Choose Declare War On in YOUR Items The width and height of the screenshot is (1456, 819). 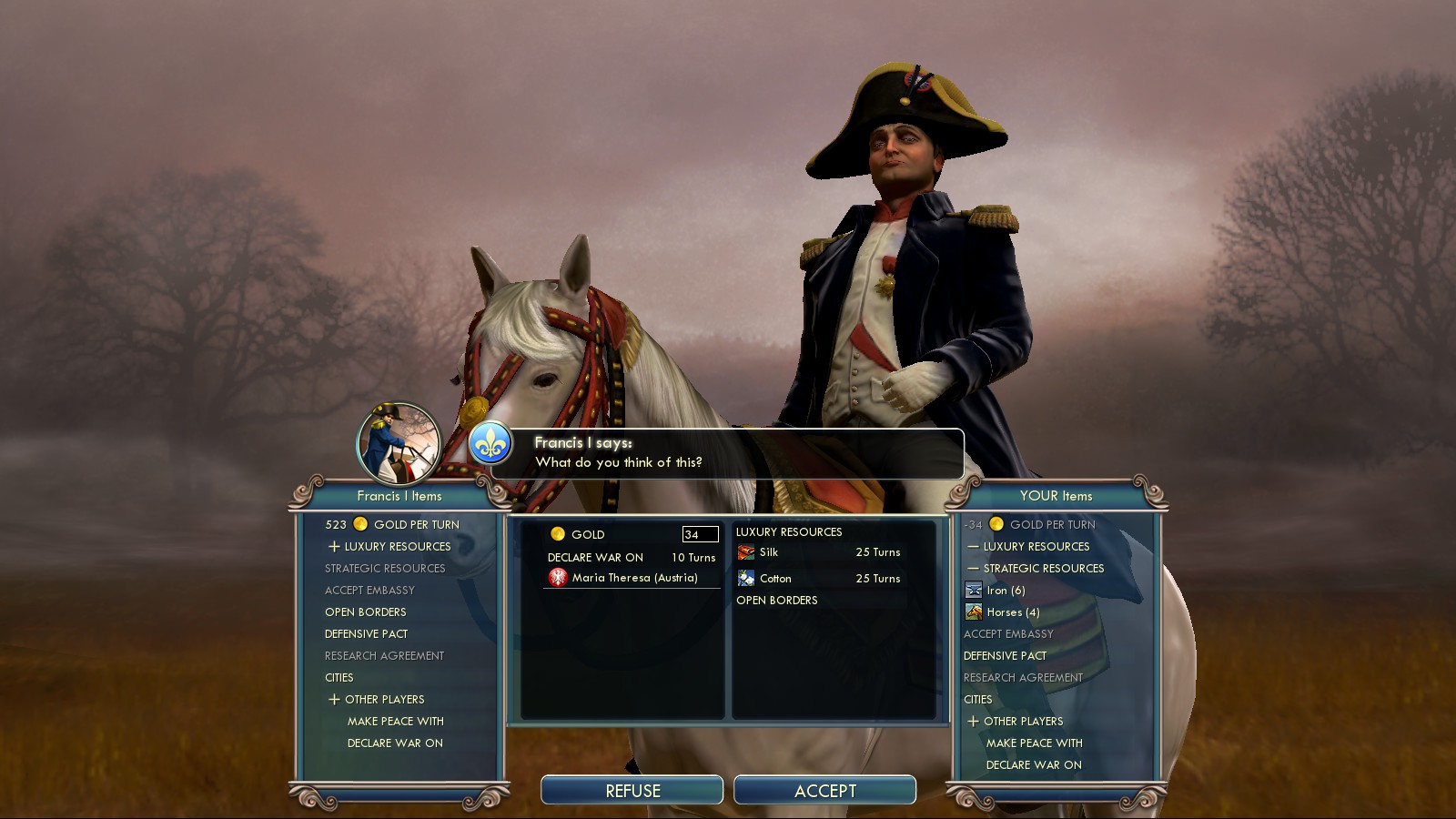click(1034, 765)
